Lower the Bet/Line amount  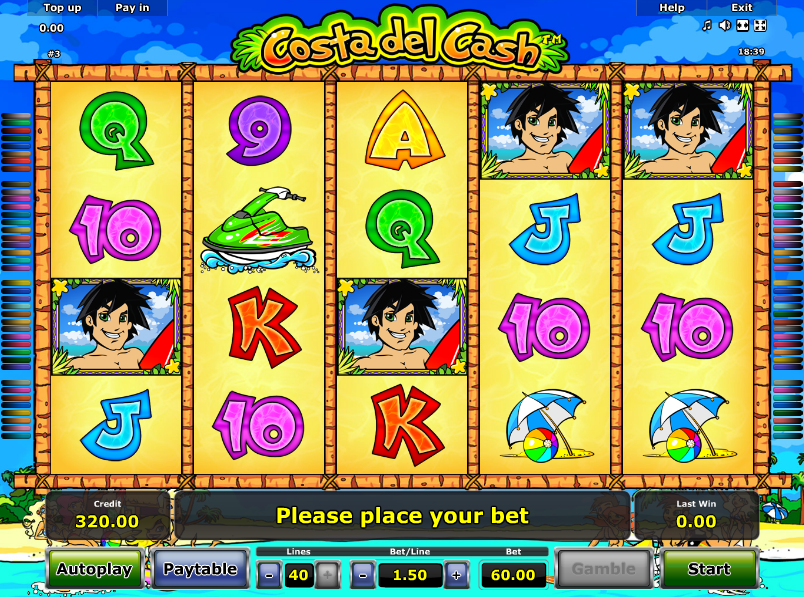(x=364, y=574)
